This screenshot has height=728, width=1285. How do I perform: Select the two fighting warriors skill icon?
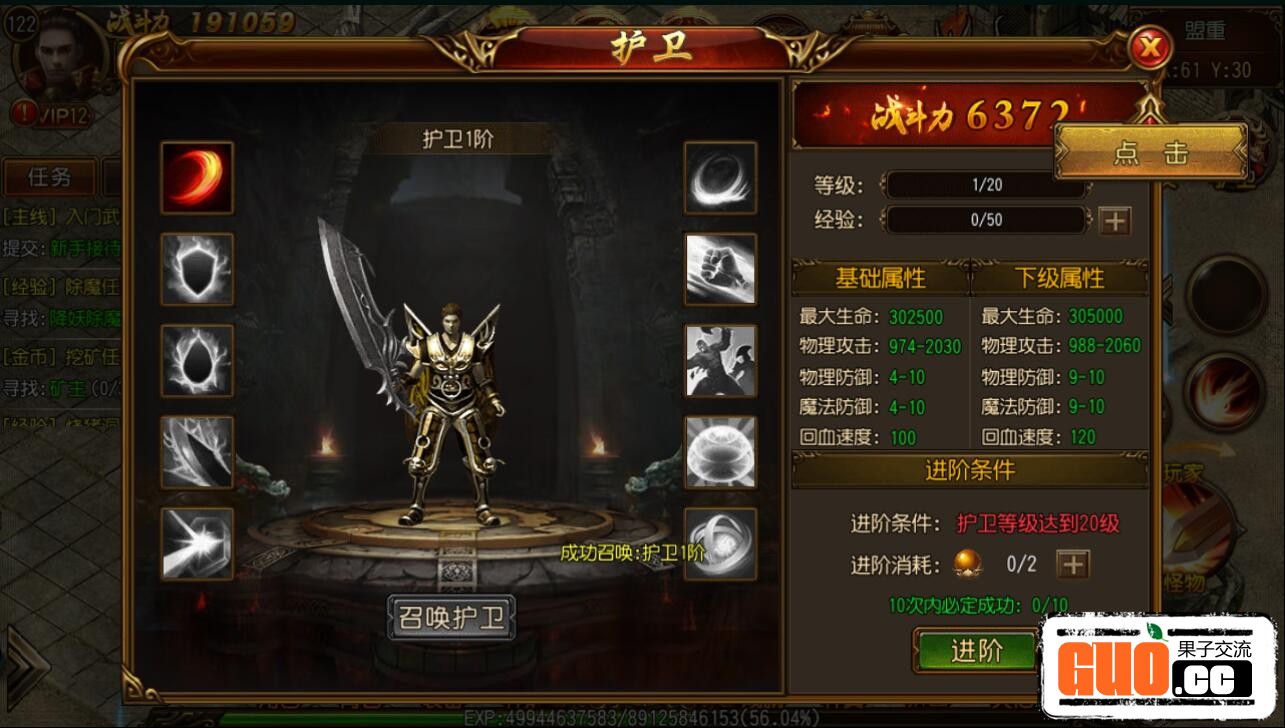tap(720, 361)
